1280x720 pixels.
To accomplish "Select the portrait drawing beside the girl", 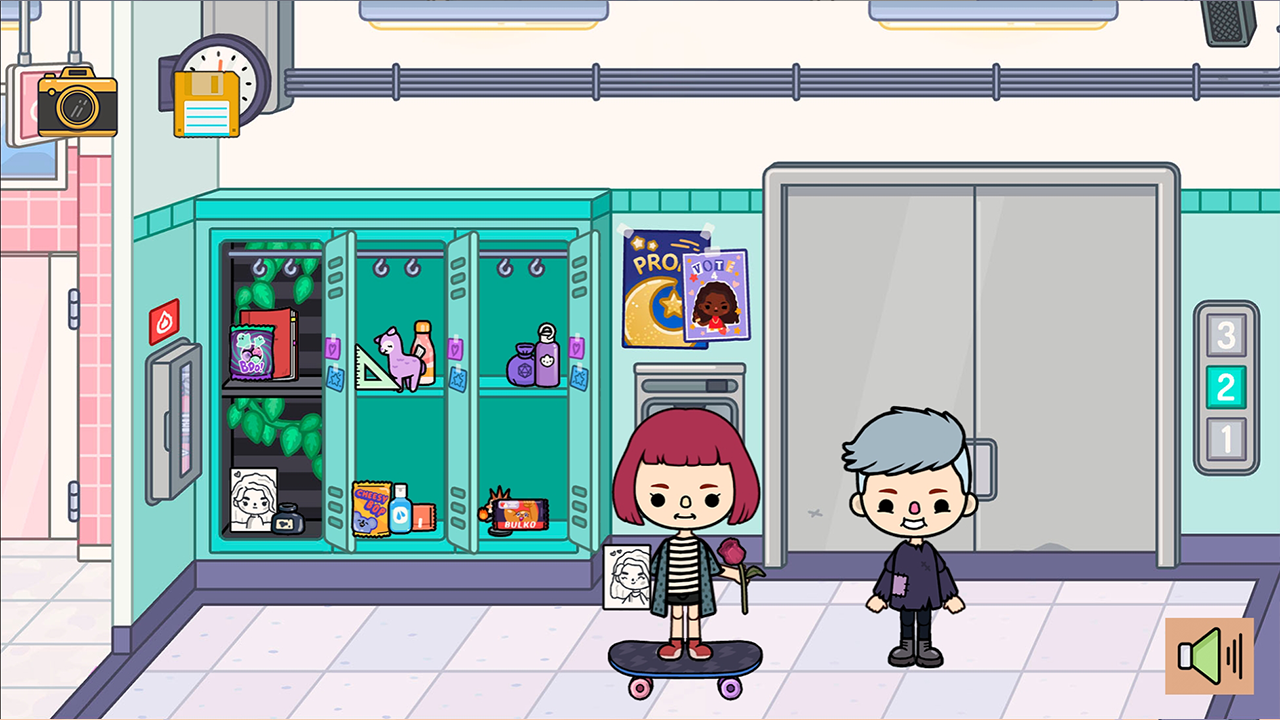I will (626, 578).
